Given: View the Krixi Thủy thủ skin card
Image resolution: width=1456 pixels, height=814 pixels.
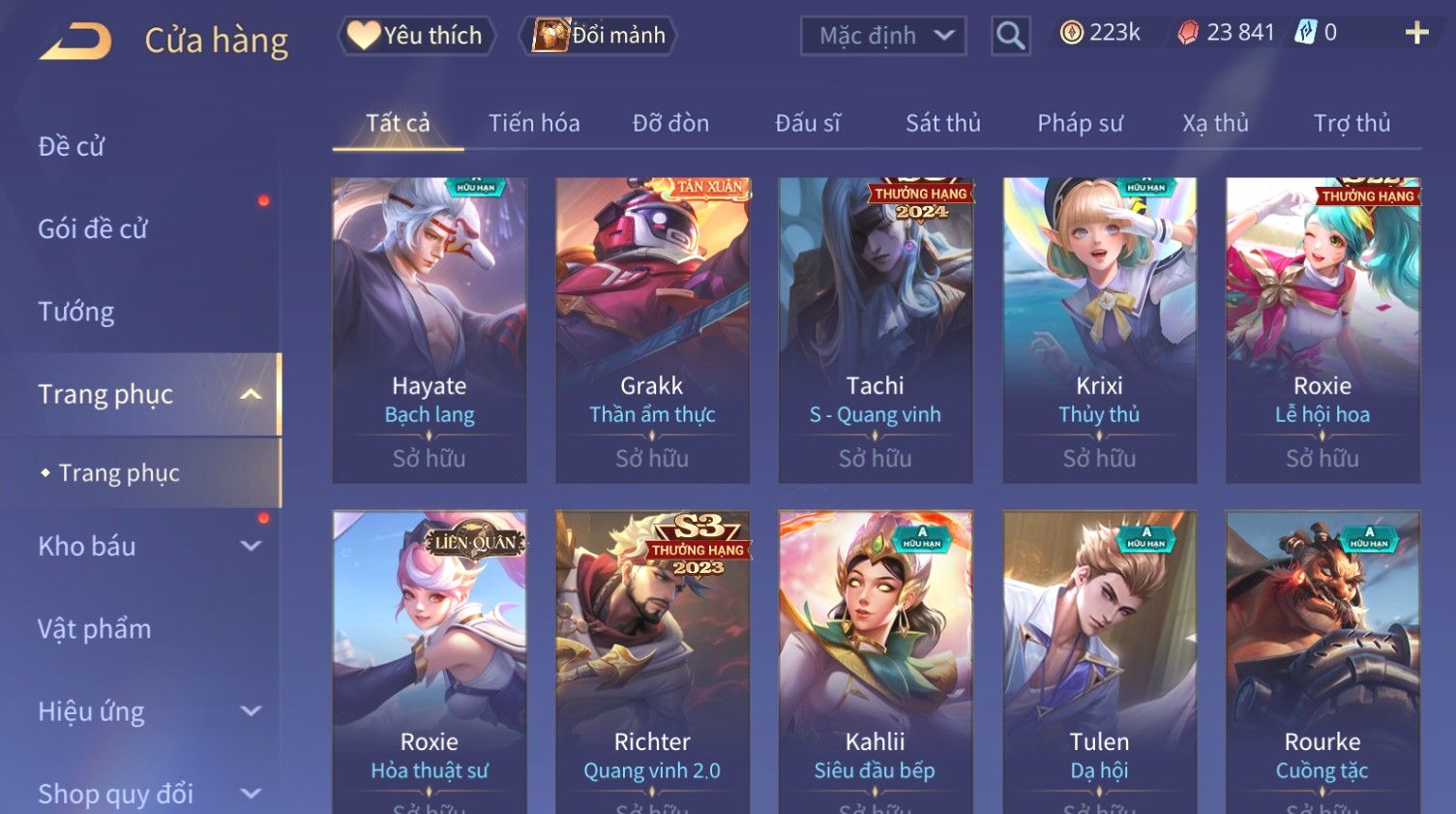Looking at the screenshot, I should tap(1099, 329).
